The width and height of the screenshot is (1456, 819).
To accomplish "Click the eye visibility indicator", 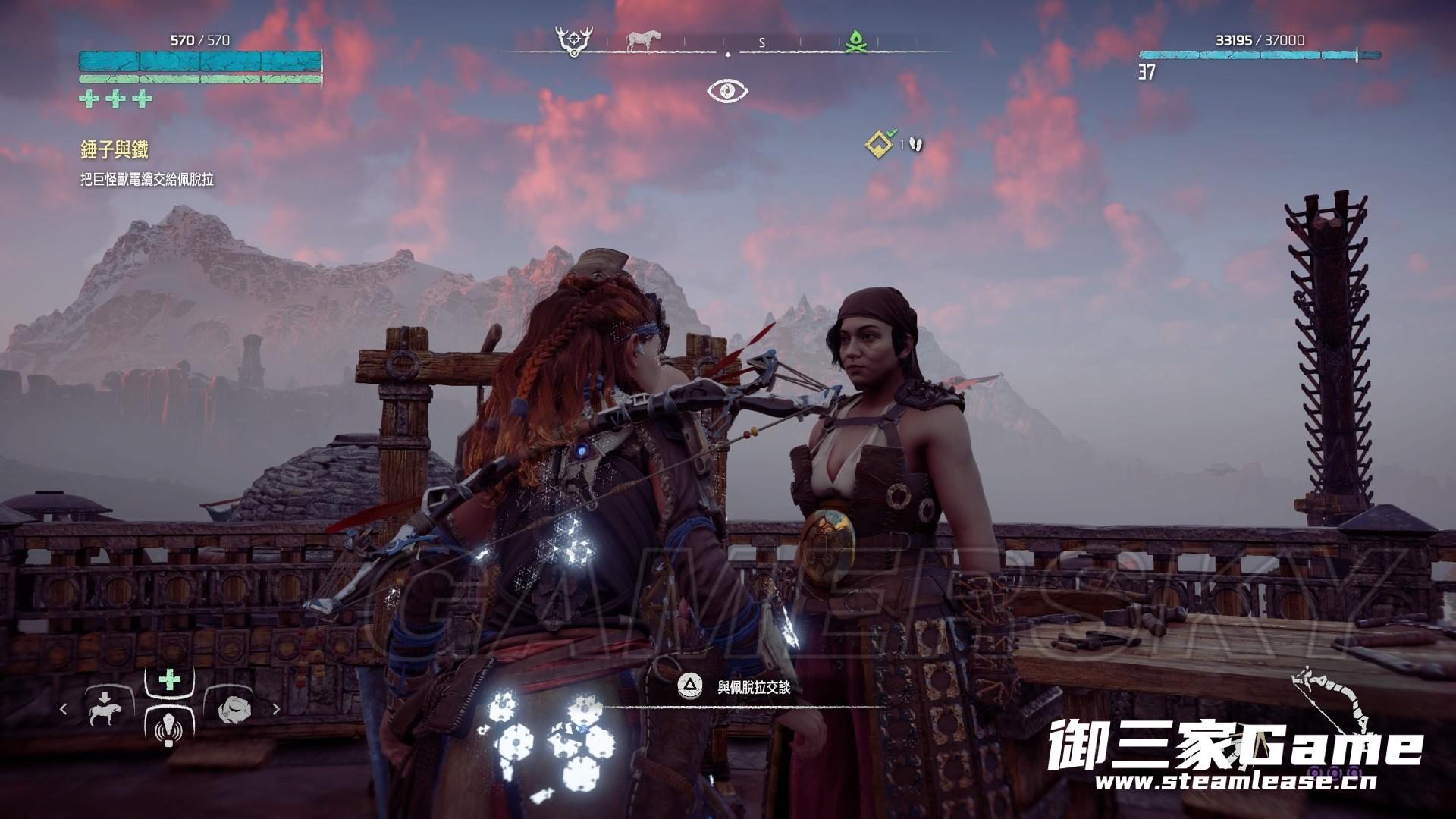I will pos(727,91).
